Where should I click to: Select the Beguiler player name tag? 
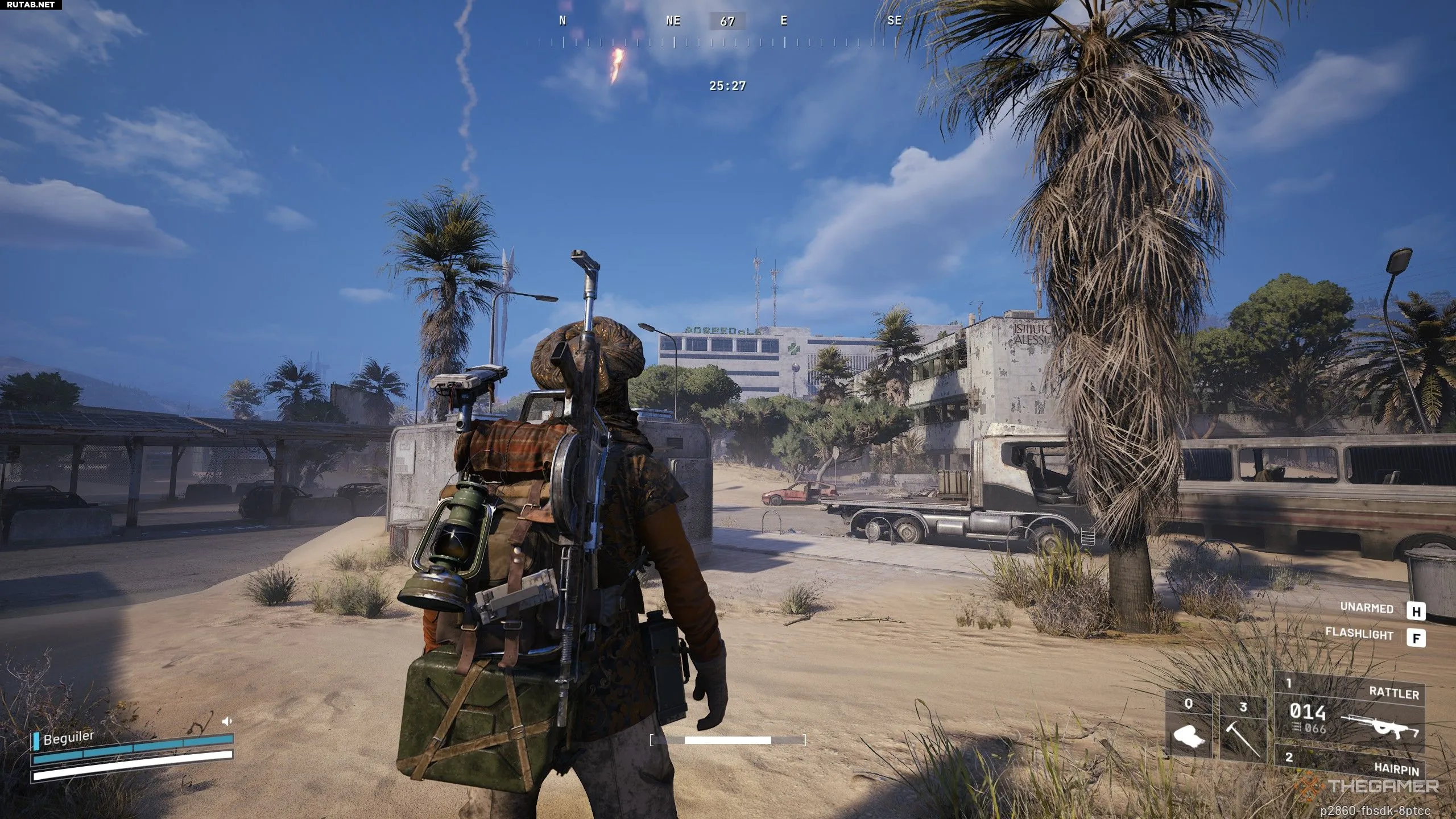tap(68, 738)
